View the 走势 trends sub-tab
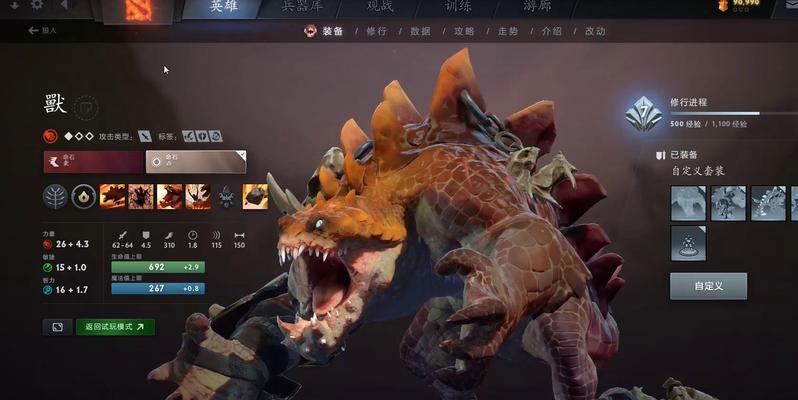 [508, 31]
